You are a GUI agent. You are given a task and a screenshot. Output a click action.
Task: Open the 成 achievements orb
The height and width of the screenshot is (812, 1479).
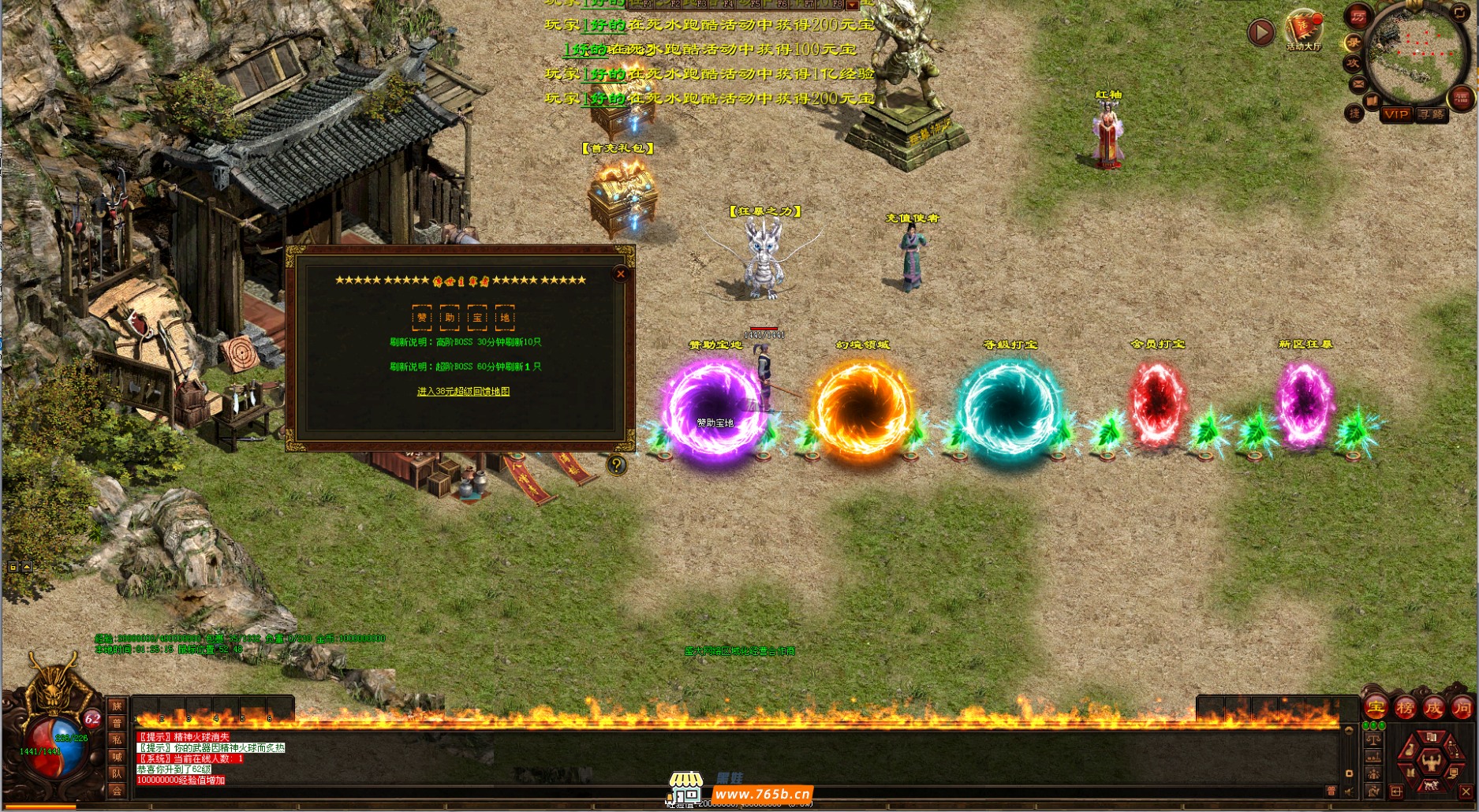pos(1433,708)
